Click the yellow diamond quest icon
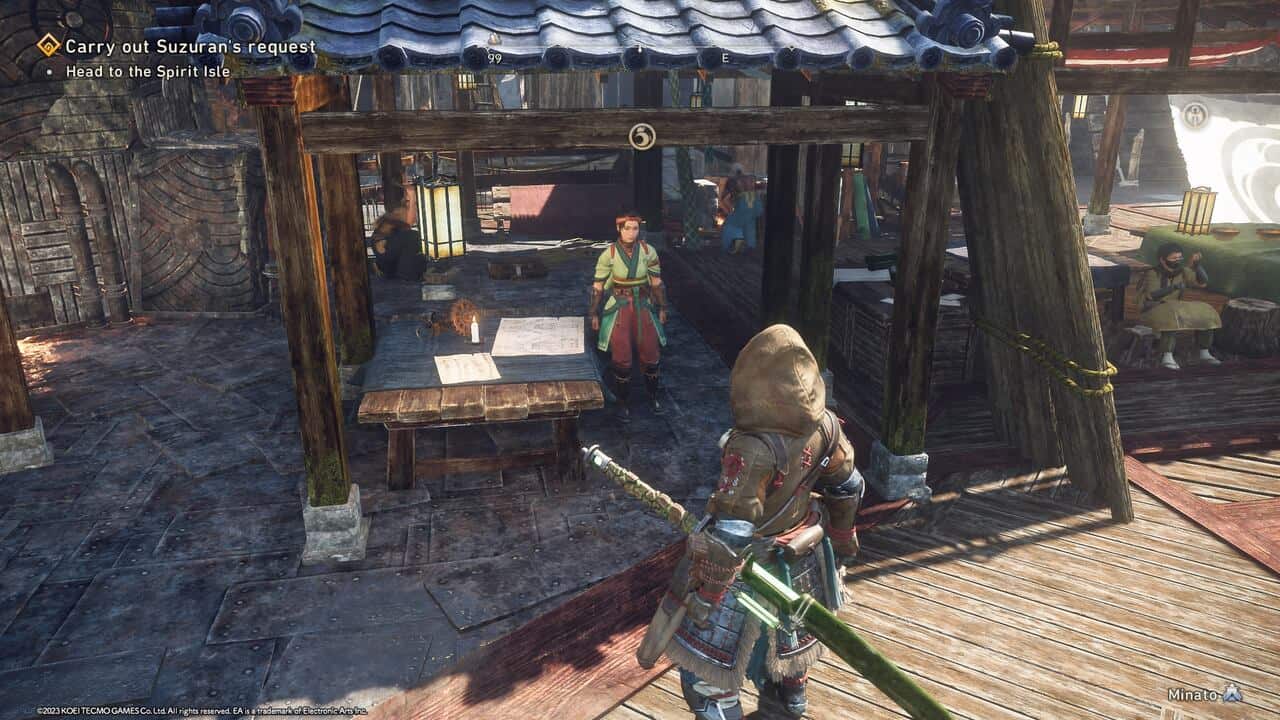The image size is (1280, 720). 48,45
